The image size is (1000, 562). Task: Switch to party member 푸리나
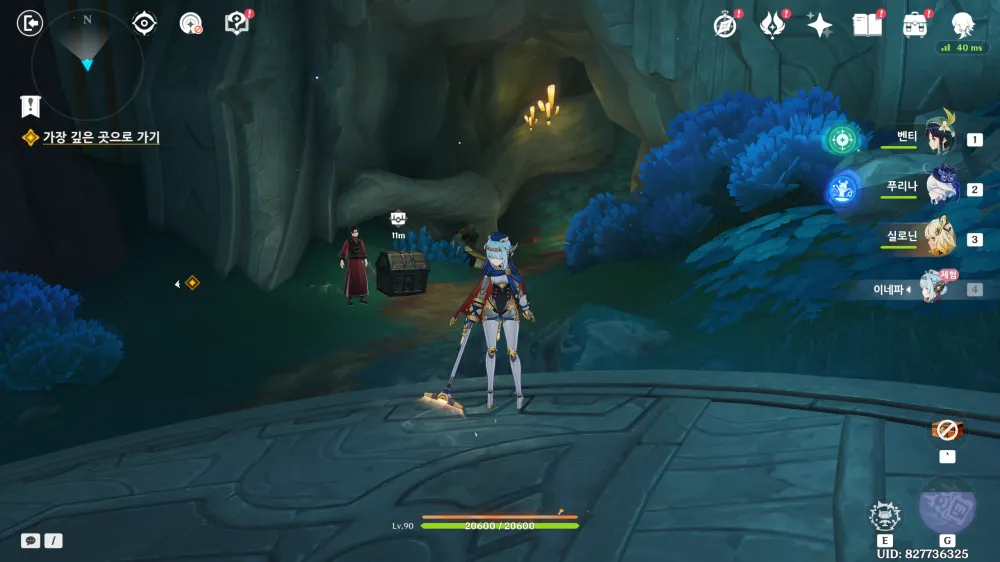[938, 188]
